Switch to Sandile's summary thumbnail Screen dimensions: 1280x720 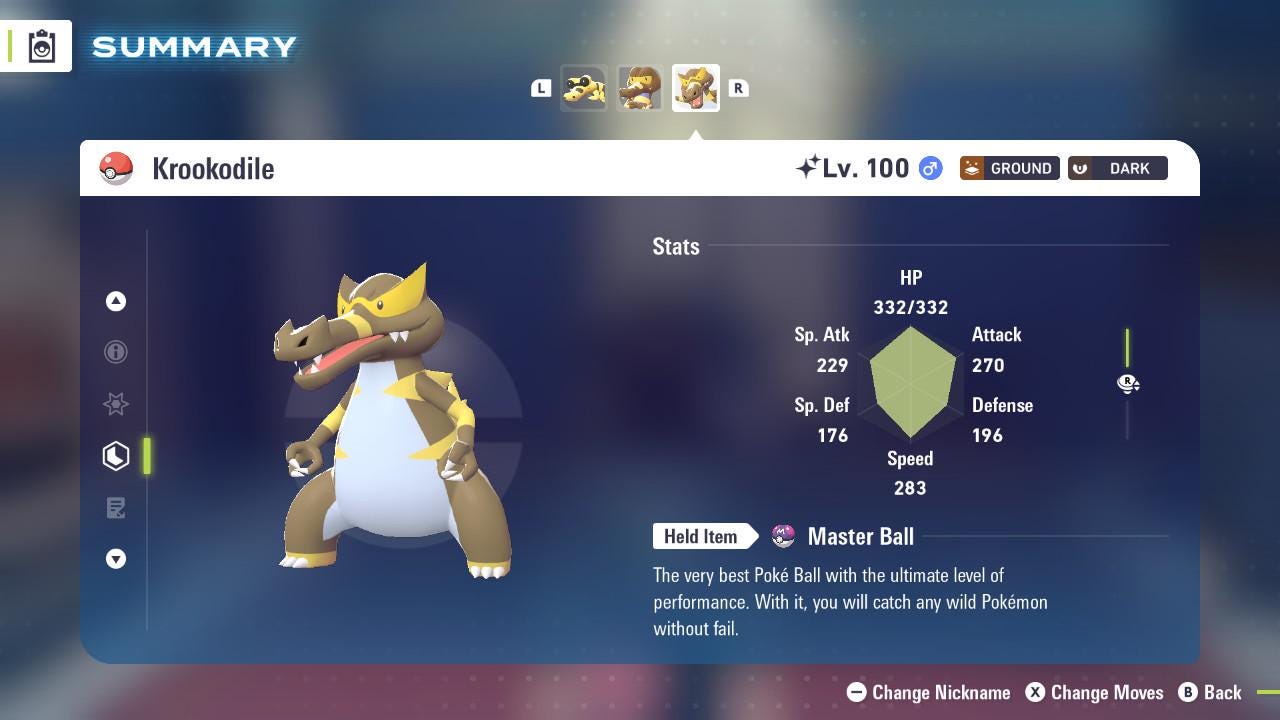584,87
